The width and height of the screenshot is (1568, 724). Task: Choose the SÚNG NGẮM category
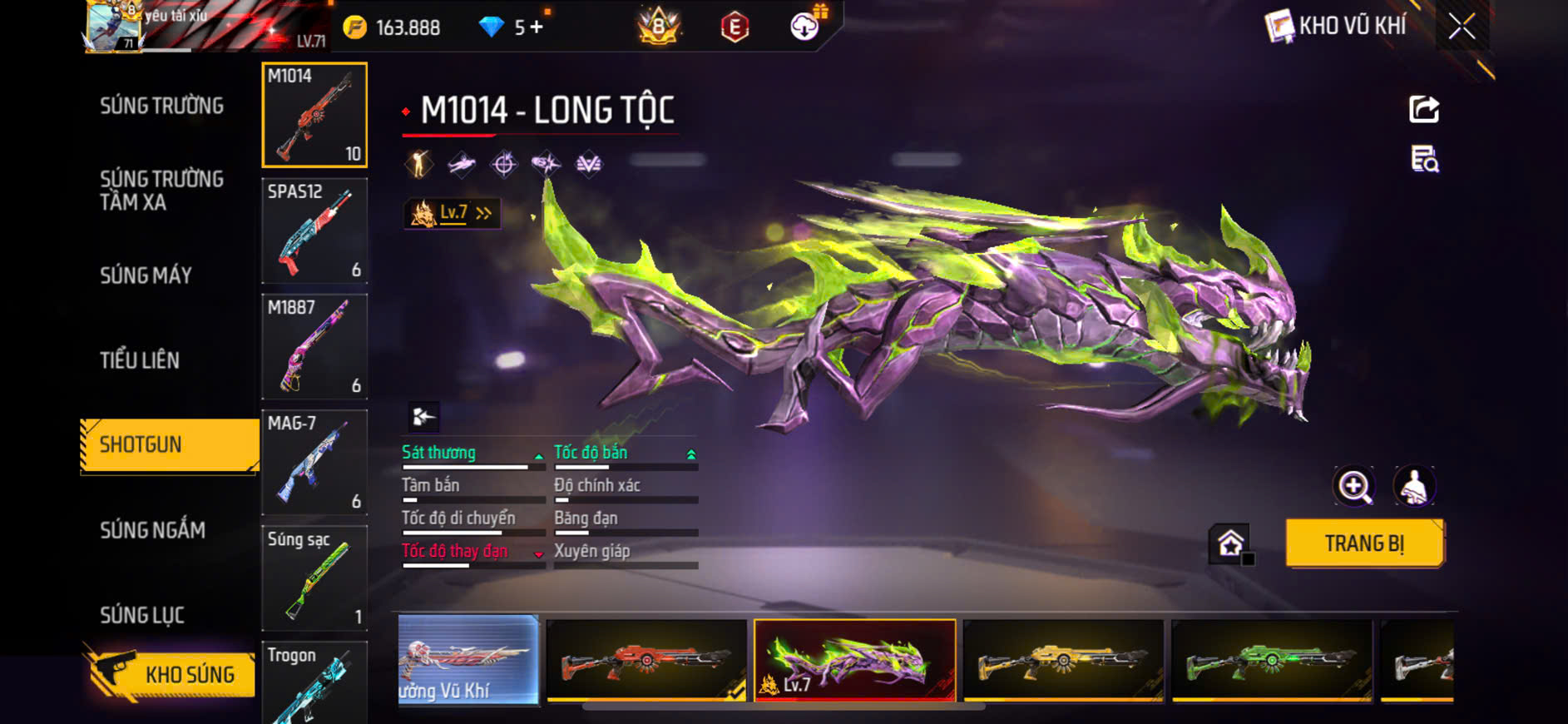[152, 530]
